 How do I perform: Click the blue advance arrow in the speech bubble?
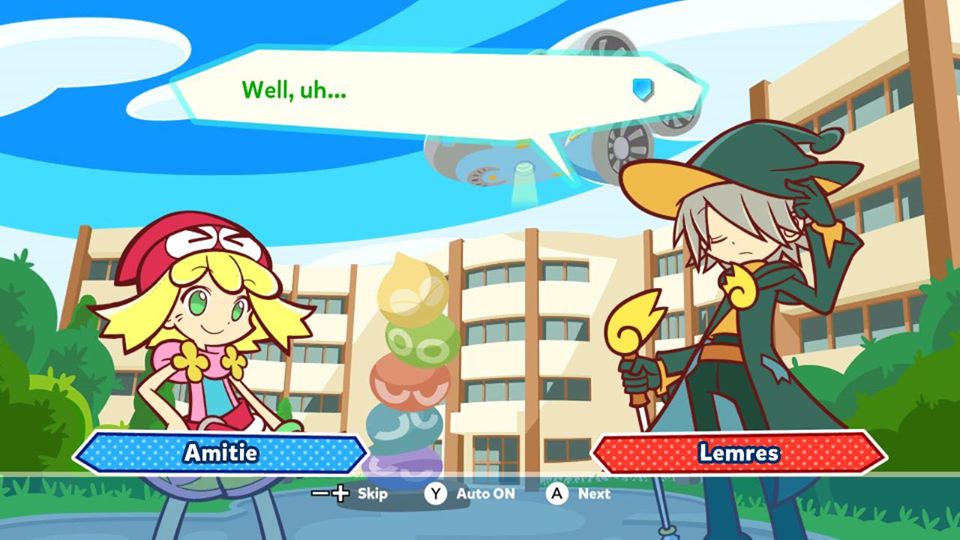point(641,88)
